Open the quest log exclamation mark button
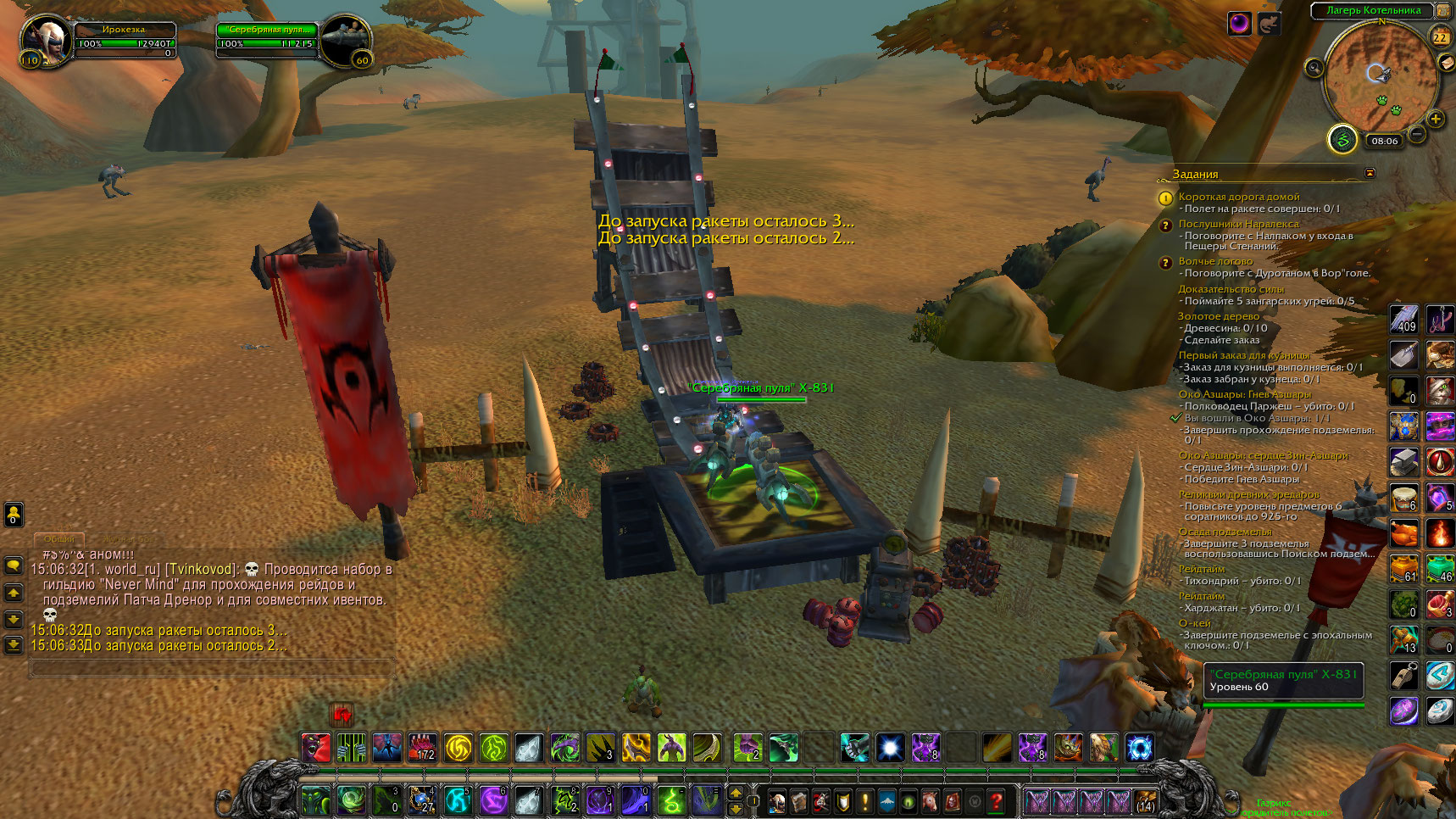1456x819 pixels. tap(865, 799)
